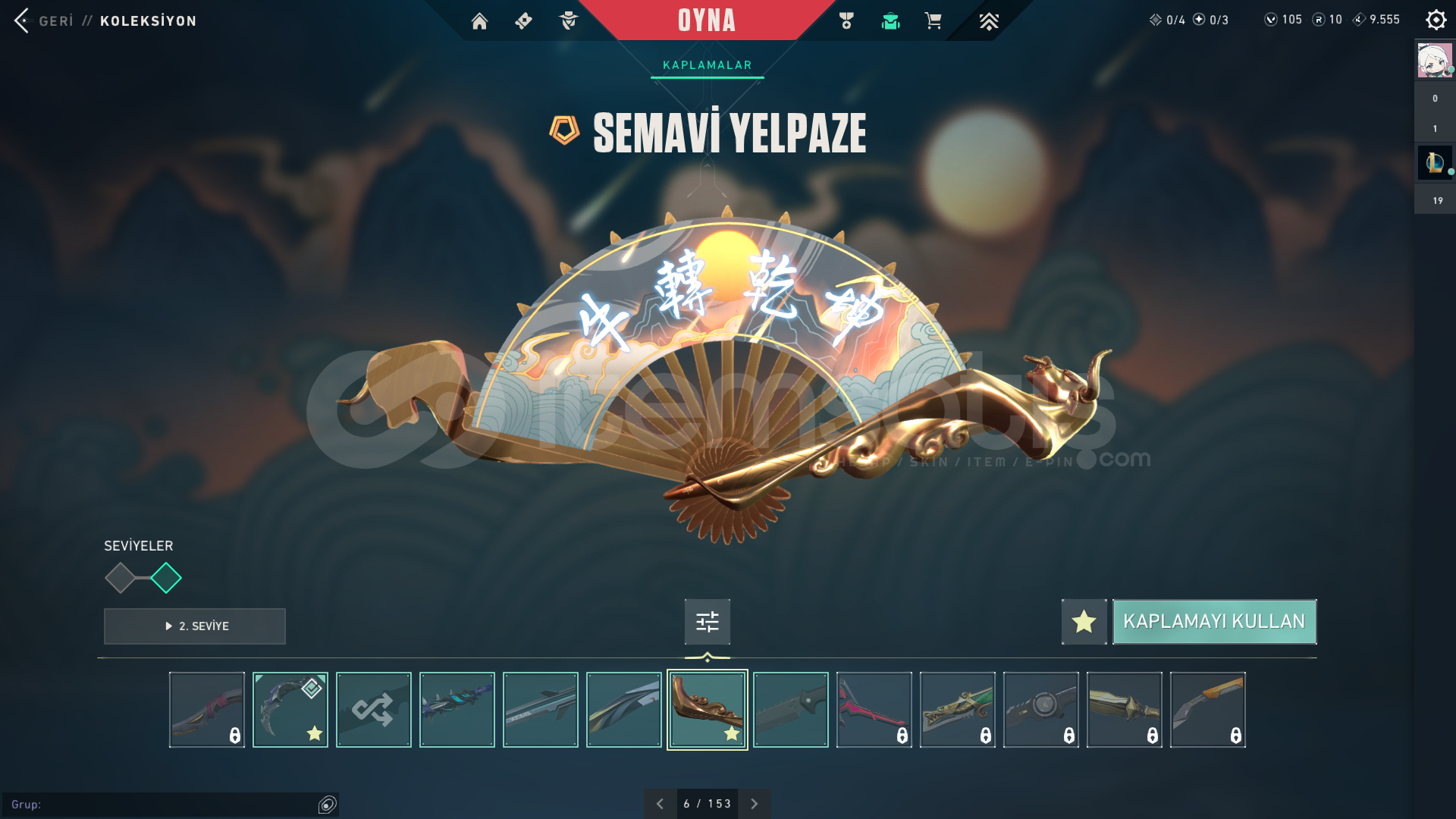This screenshot has height=819, width=1456.
Task: Open the white-haired player avatar
Action: 1434,61
